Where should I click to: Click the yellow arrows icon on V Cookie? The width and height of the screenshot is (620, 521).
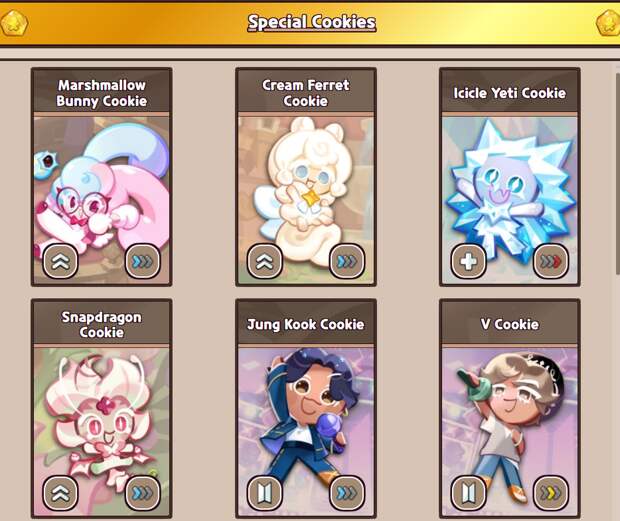tap(550, 493)
